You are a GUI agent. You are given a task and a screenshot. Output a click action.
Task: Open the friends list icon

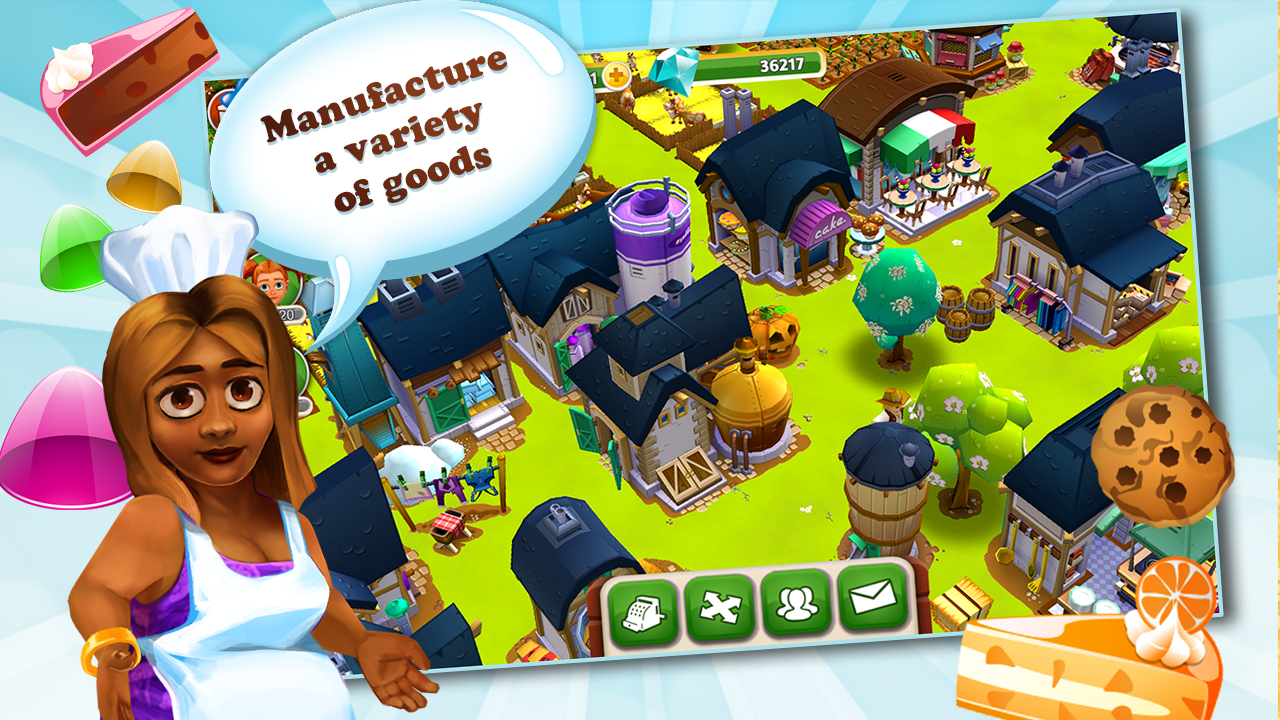coord(795,605)
